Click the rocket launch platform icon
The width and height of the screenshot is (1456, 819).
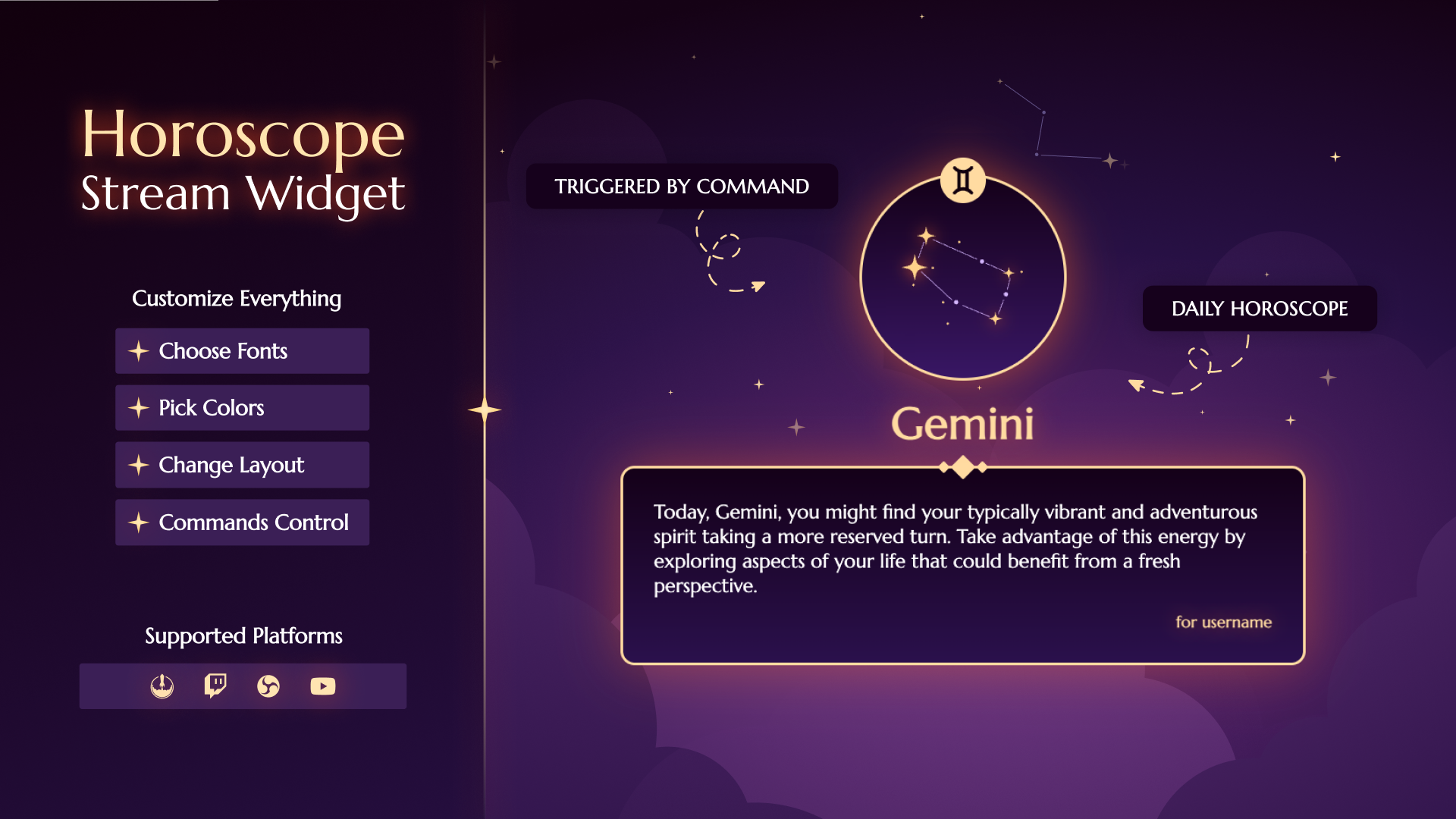pyautogui.click(x=162, y=686)
